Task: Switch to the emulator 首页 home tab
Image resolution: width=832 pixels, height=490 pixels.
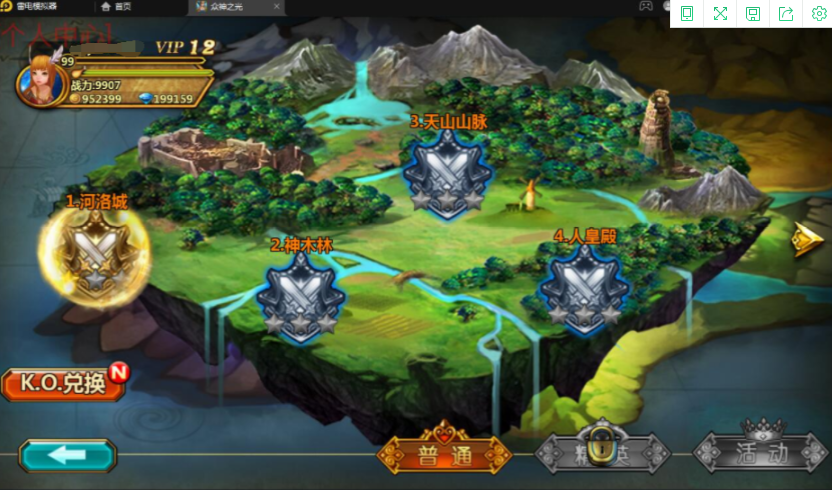Action: click(x=117, y=7)
